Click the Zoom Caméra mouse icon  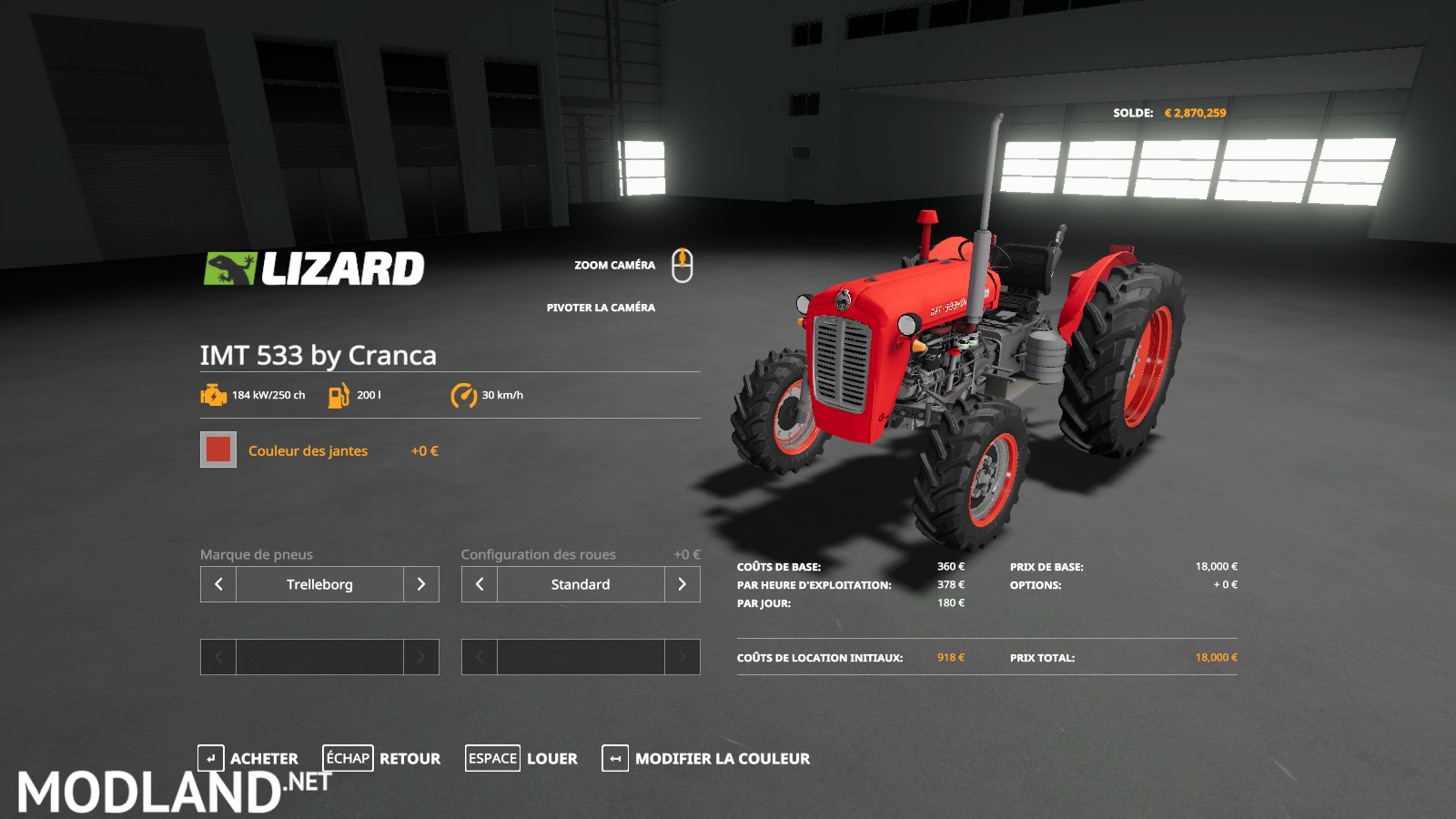[x=682, y=265]
